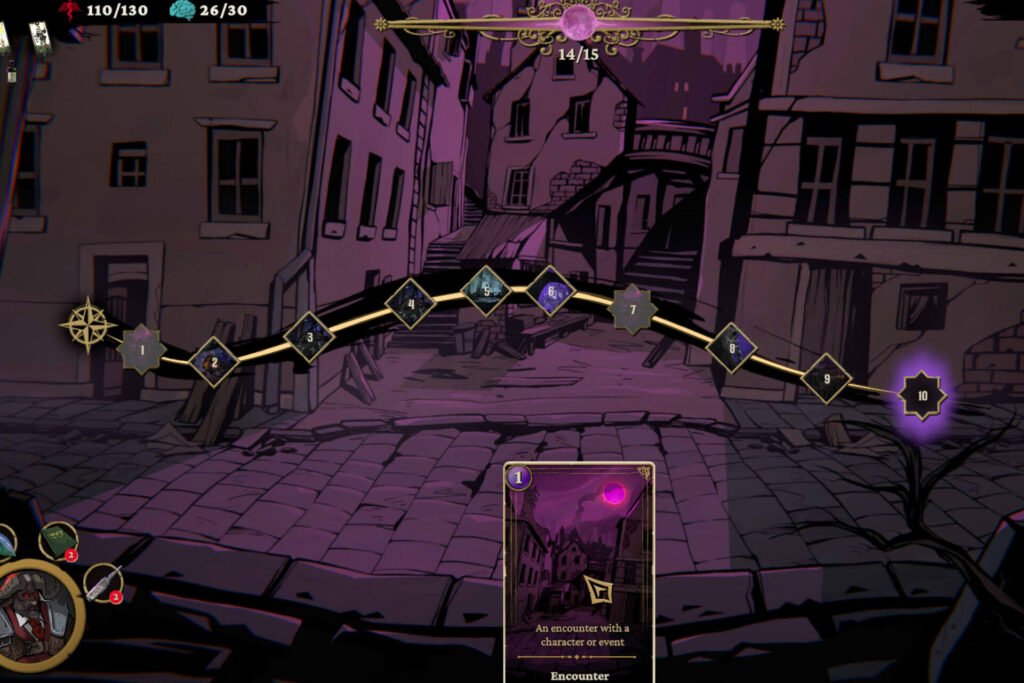Select glowing path node 10
1024x683 pixels.
click(x=922, y=395)
